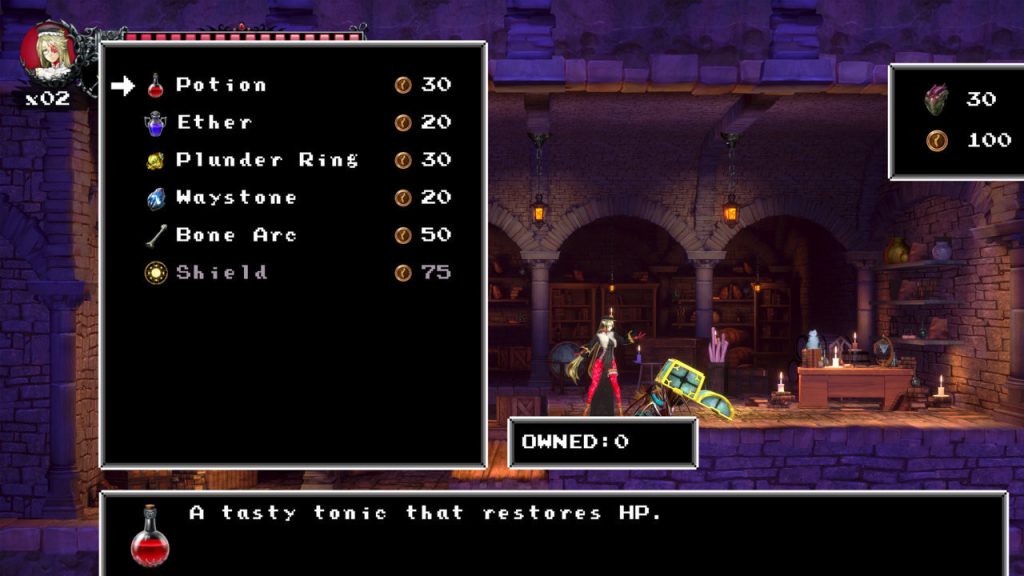Select the Potion shop entry
The image size is (1024, 576).
point(221,85)
